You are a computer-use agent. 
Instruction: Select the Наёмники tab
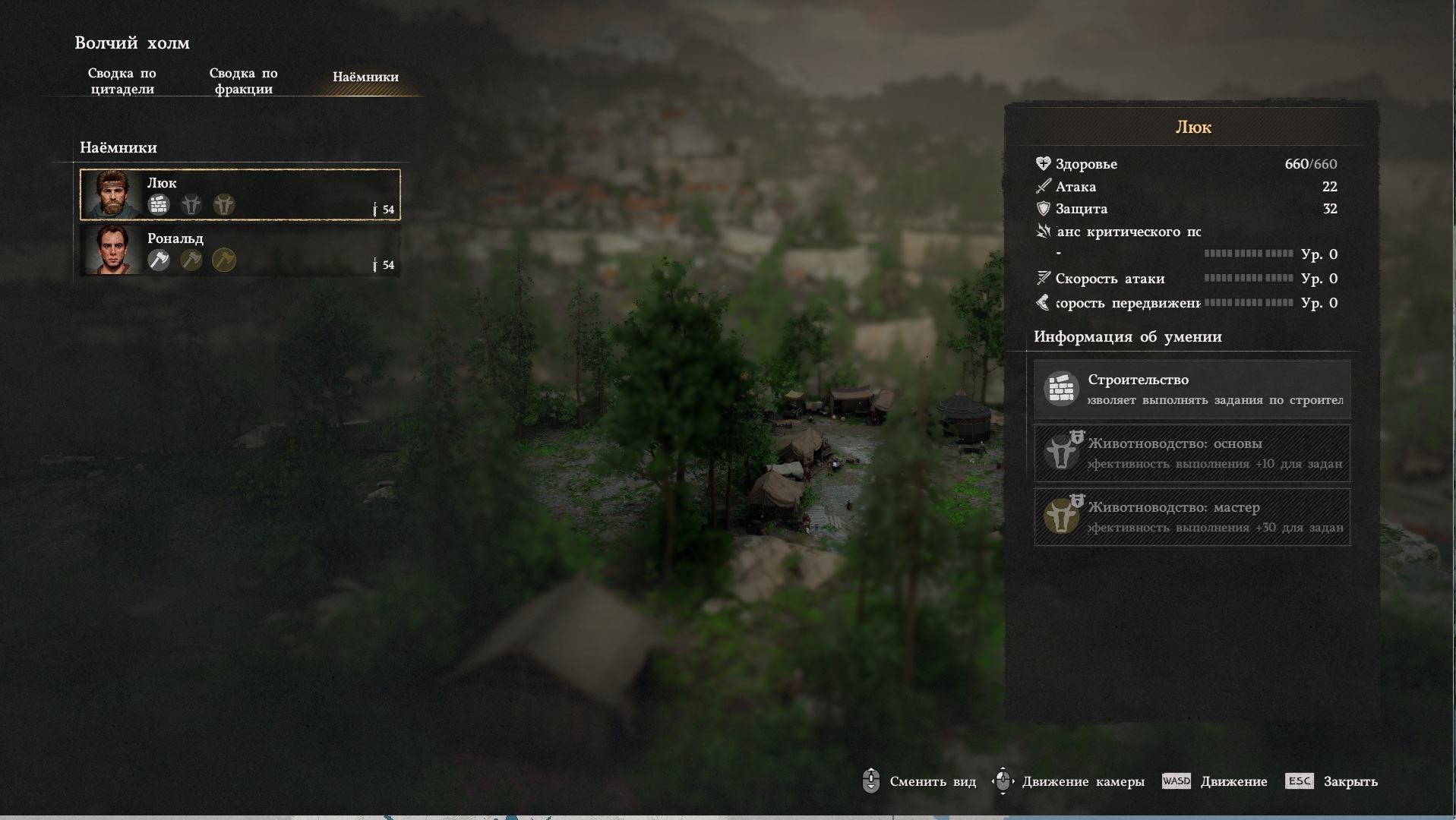(365, 77)
